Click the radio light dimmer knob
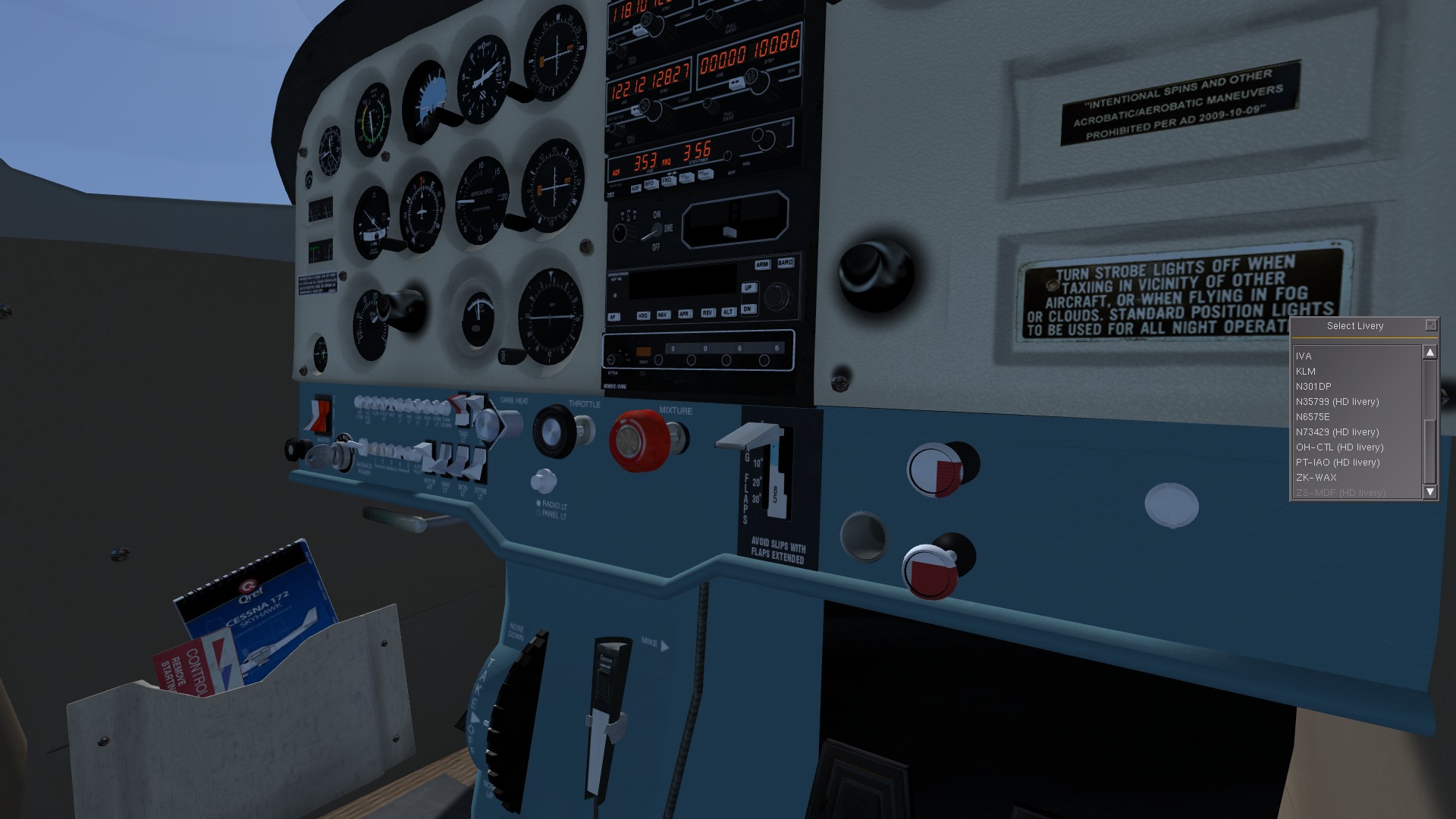1456x819 pixels. (543, 483)
